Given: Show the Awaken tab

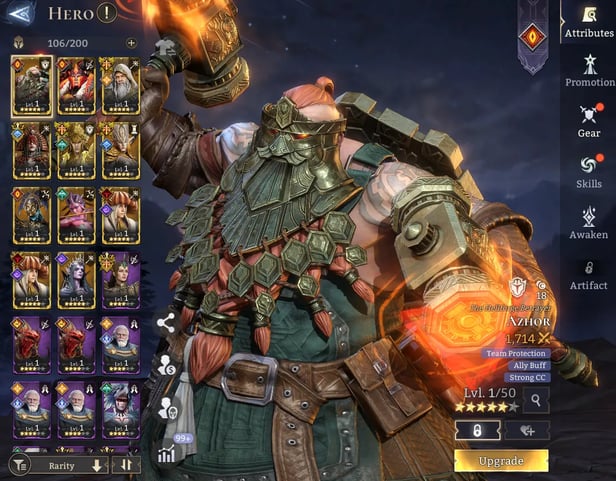Looking at the screenshot, I should 589,222.
